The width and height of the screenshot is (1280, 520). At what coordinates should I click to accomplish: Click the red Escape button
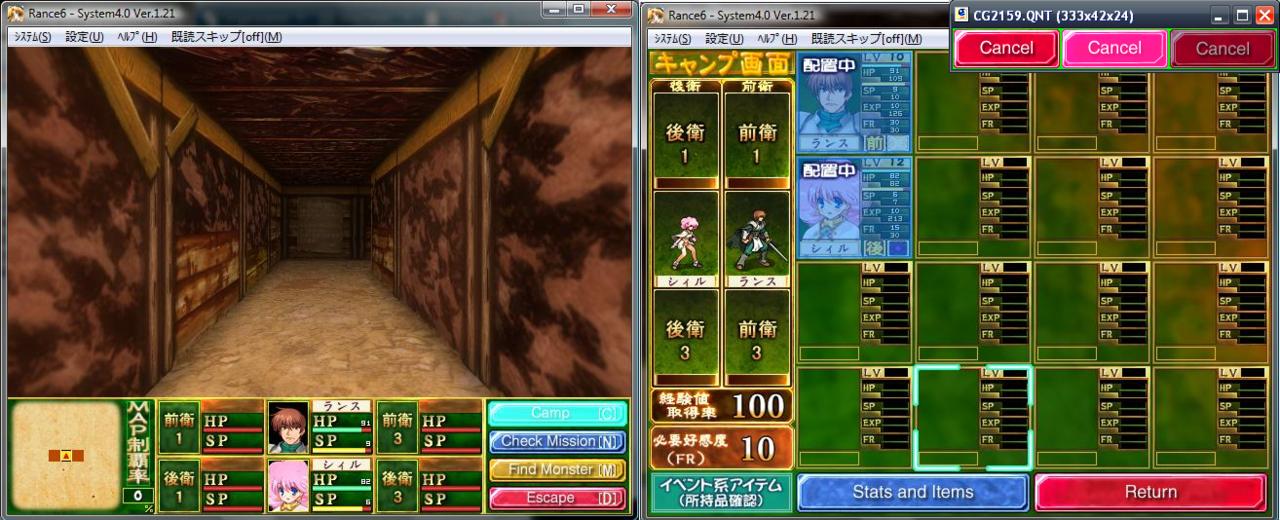point(558,497)
